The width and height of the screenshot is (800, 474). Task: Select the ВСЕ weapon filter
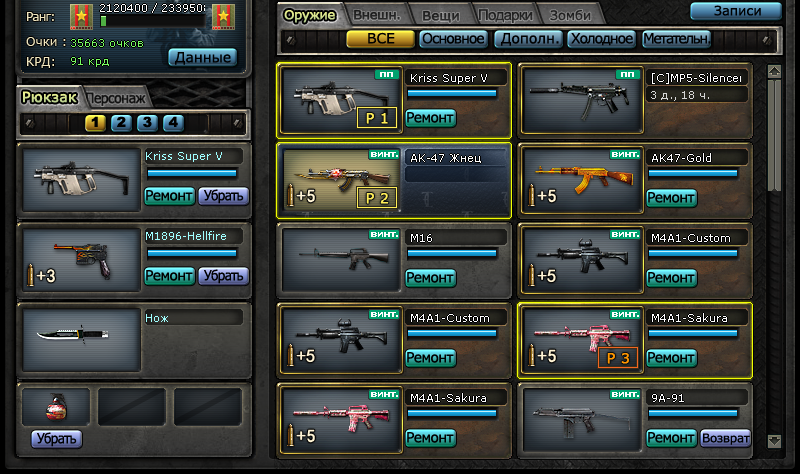[380, 39]
